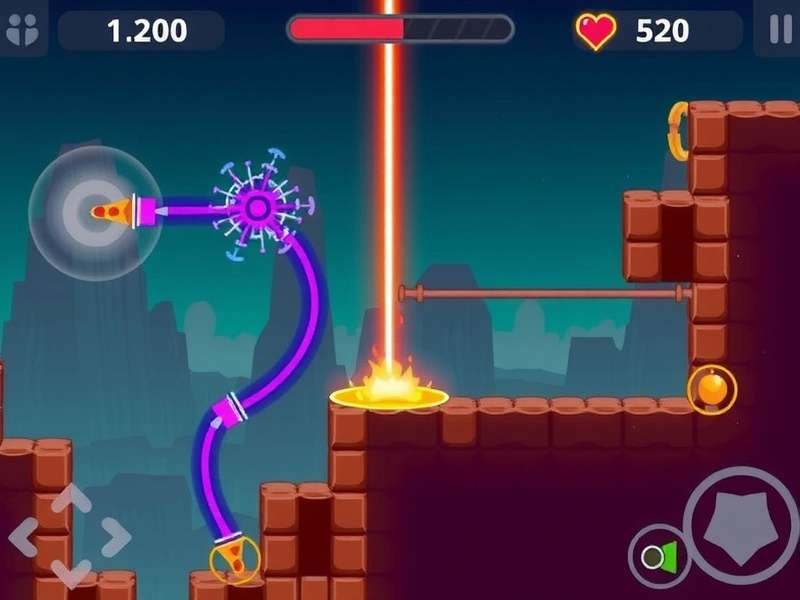800x600 pixels.
Task: Tap the up arrow on the D-pad
Action: tap(69, 499)
